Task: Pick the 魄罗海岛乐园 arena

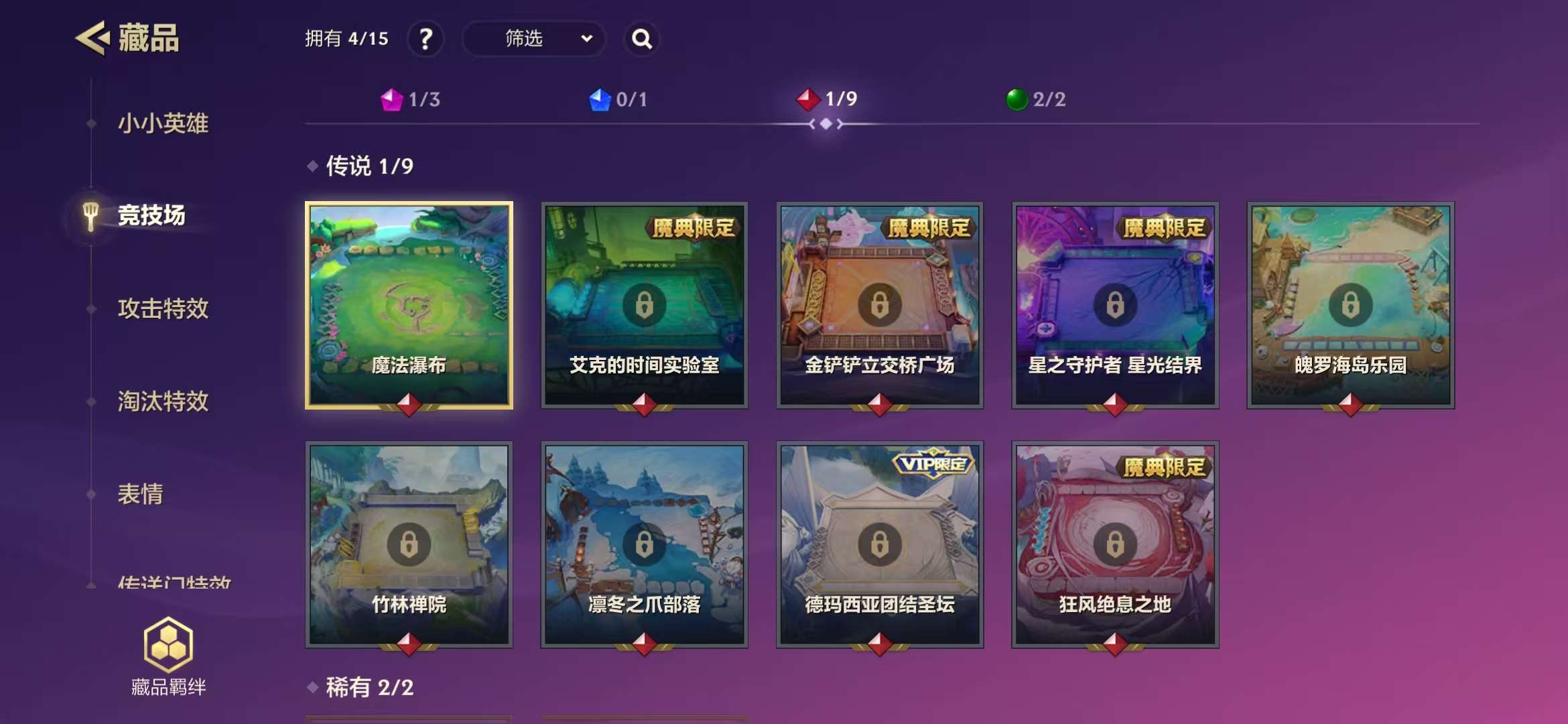Action: click(1350, 305)
